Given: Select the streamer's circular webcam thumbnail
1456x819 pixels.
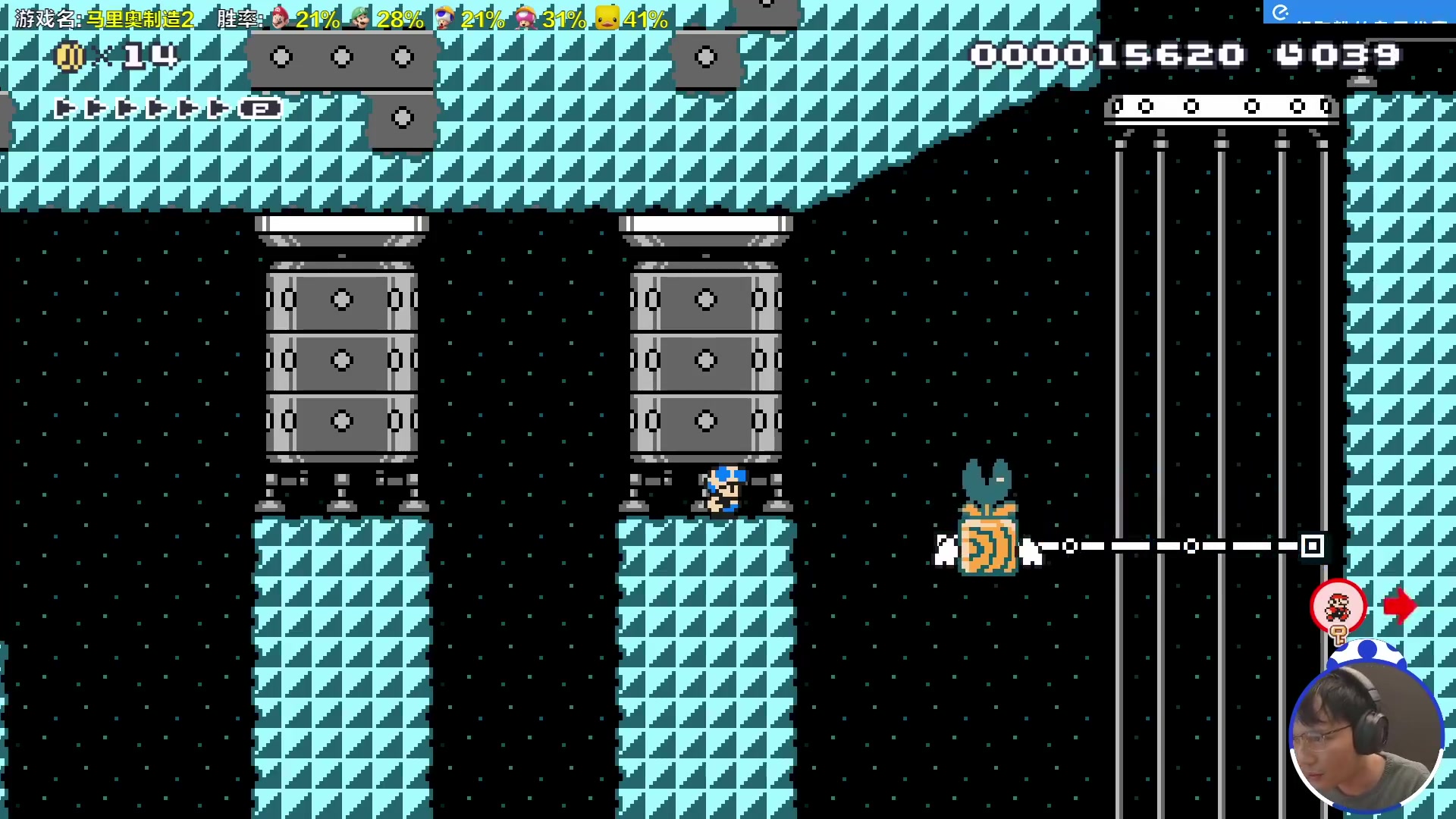Looking at the screenshot, I should (x=1366, y=736).
